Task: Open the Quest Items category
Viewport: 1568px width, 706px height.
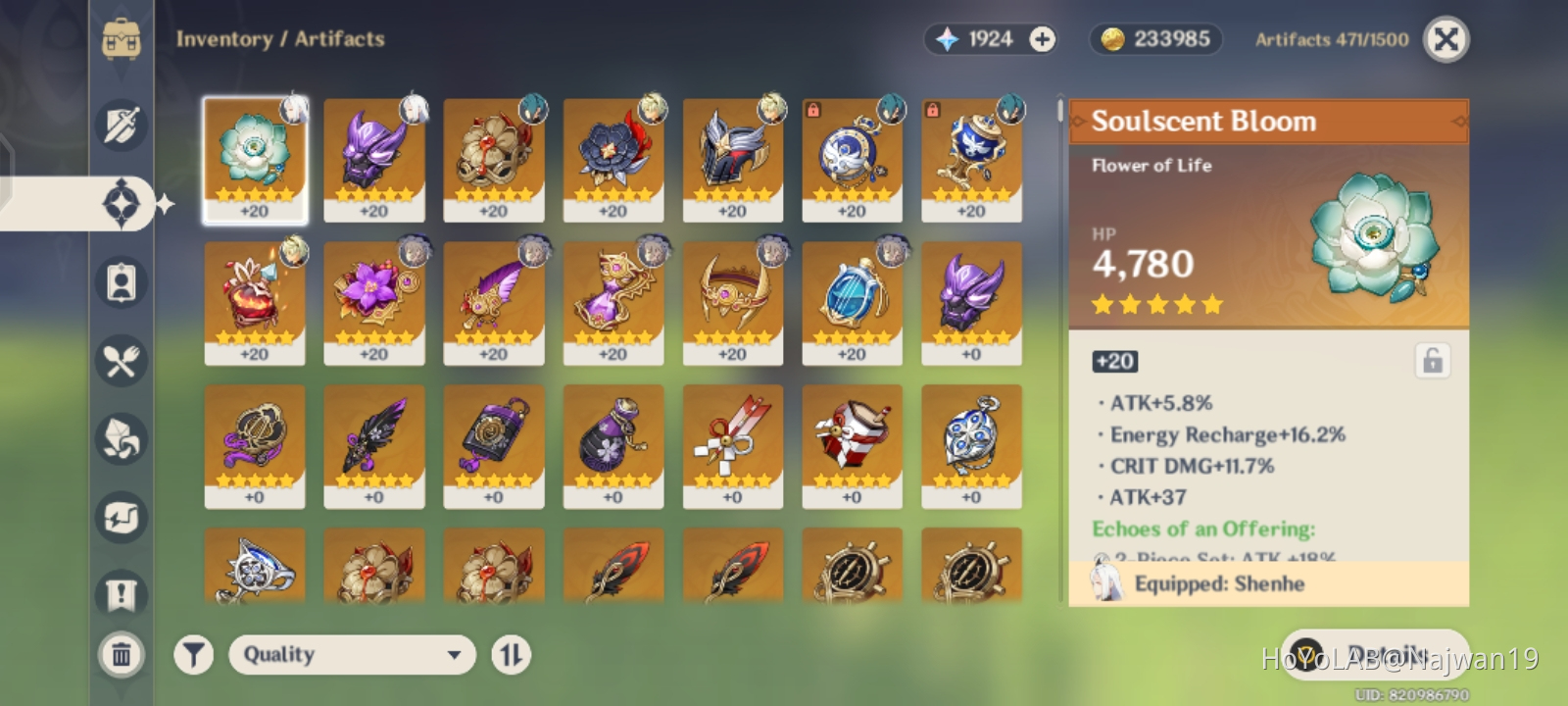Action: pos(121,594)
